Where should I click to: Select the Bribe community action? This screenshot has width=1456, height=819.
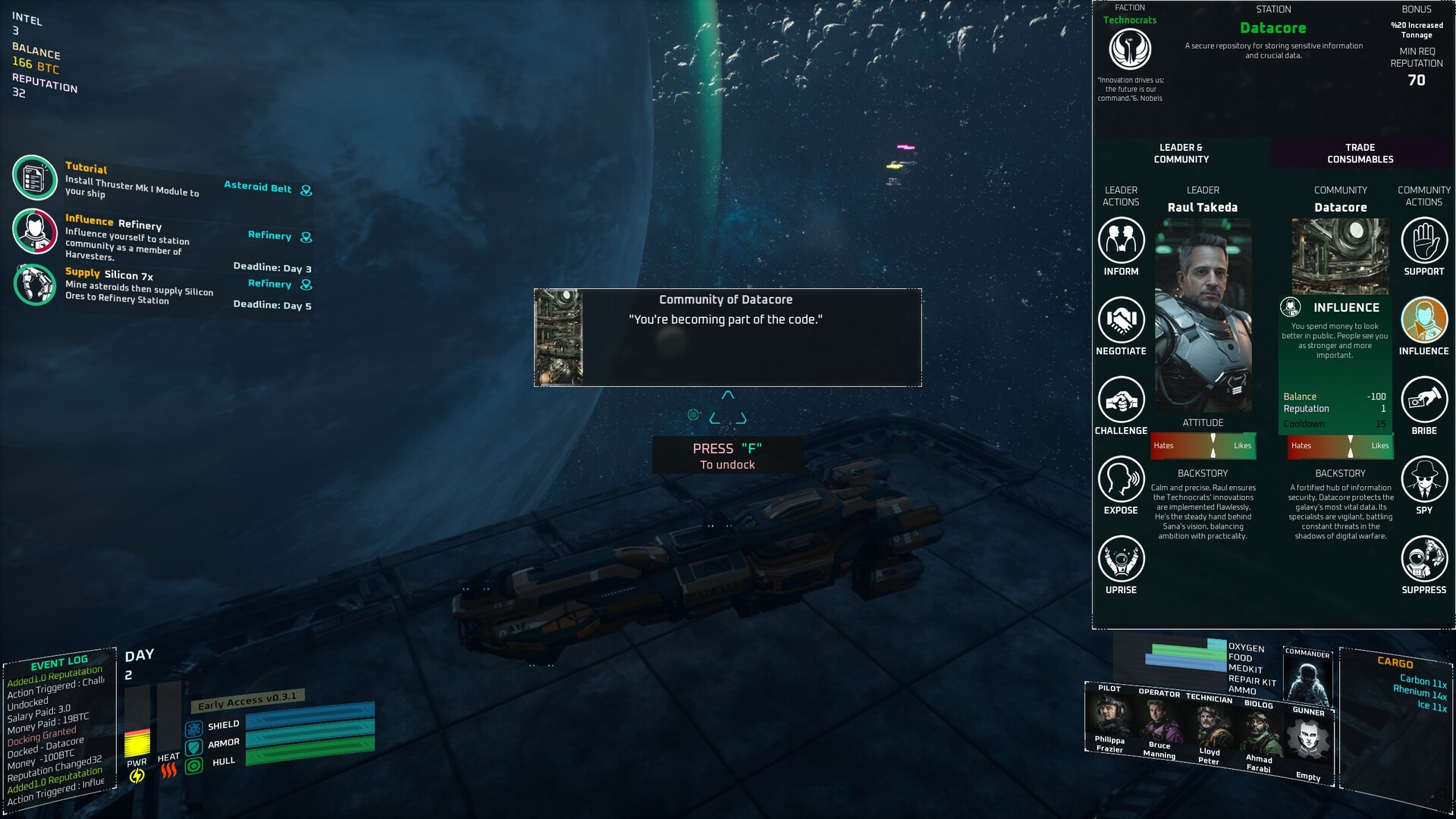click(x=1423, y=400)
